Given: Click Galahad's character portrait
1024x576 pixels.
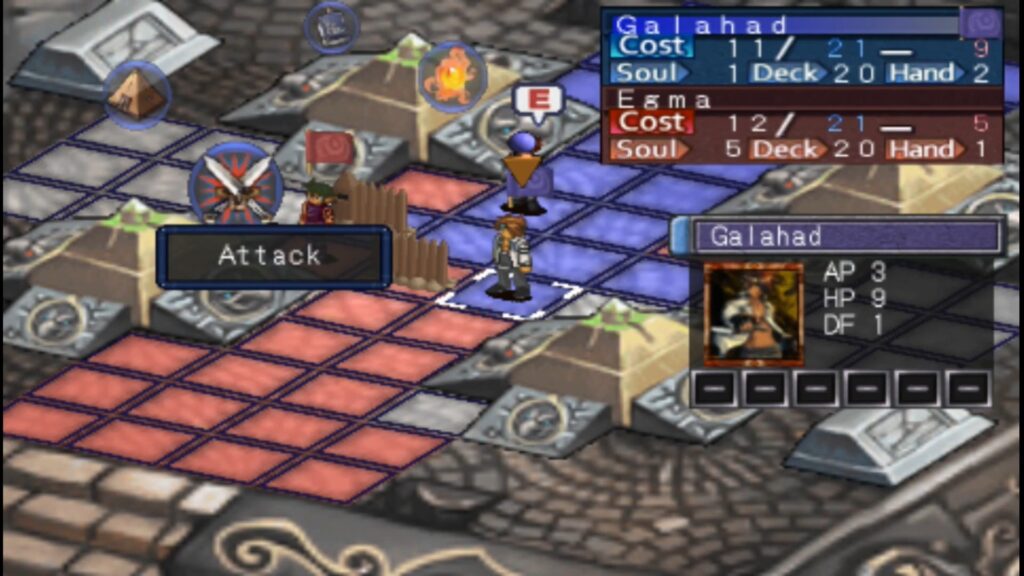Looking at the screenshot, I should click(753, 314).
